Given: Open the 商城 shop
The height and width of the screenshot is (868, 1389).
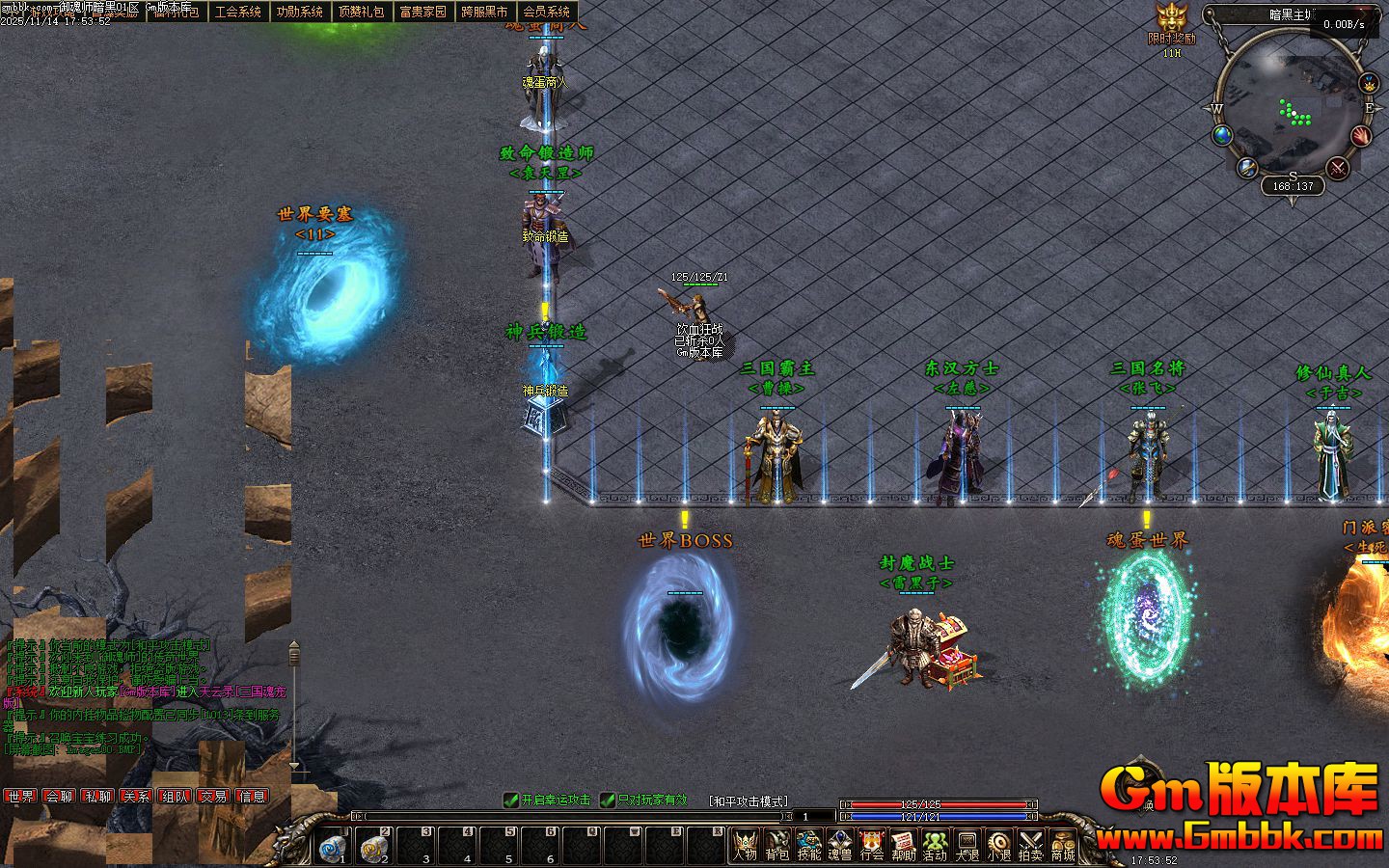Looking at the screenshot, I should (1063, 846).
